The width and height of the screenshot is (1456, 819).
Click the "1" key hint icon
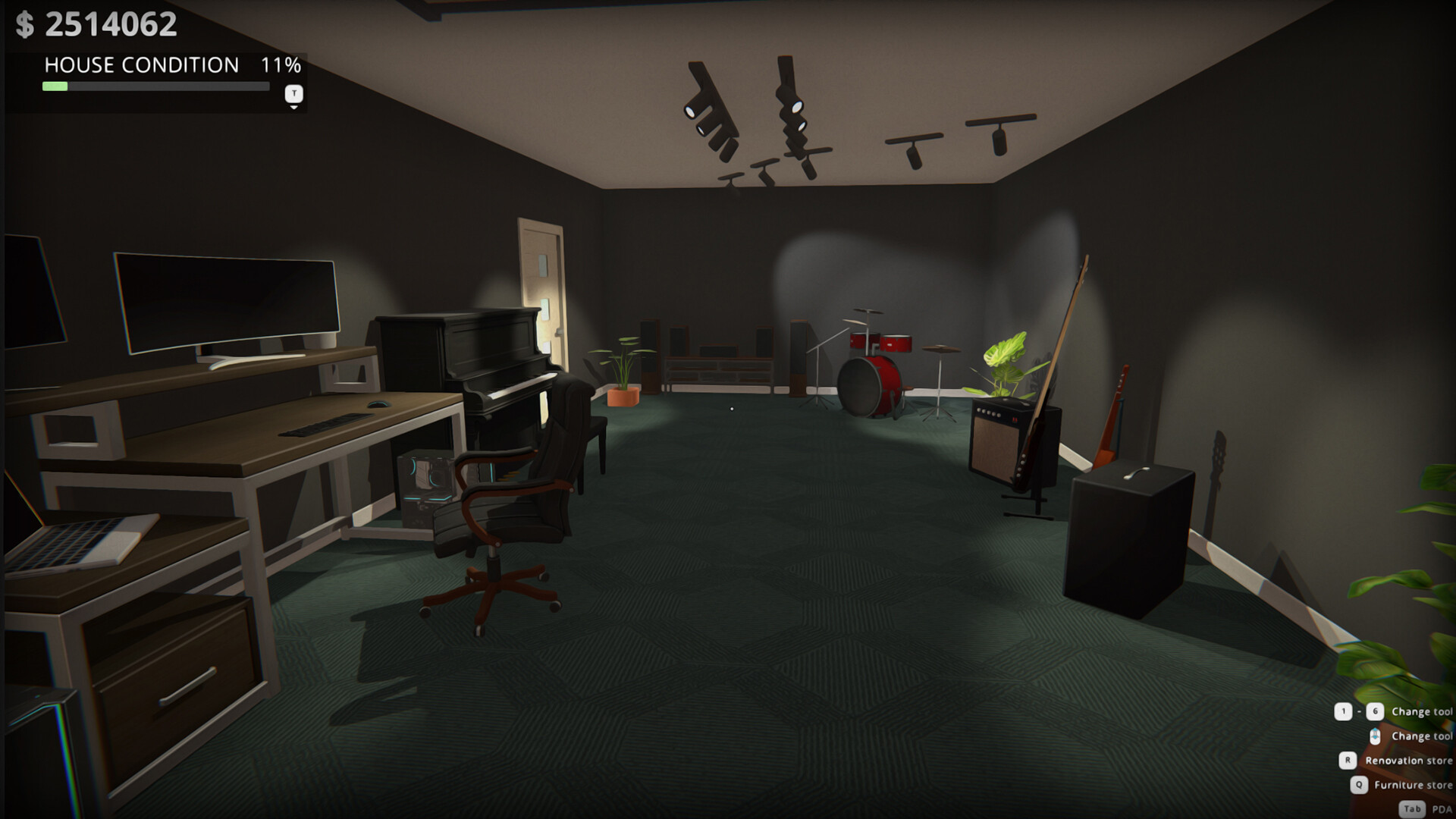pyautogui.click(x=1344, y=711)
